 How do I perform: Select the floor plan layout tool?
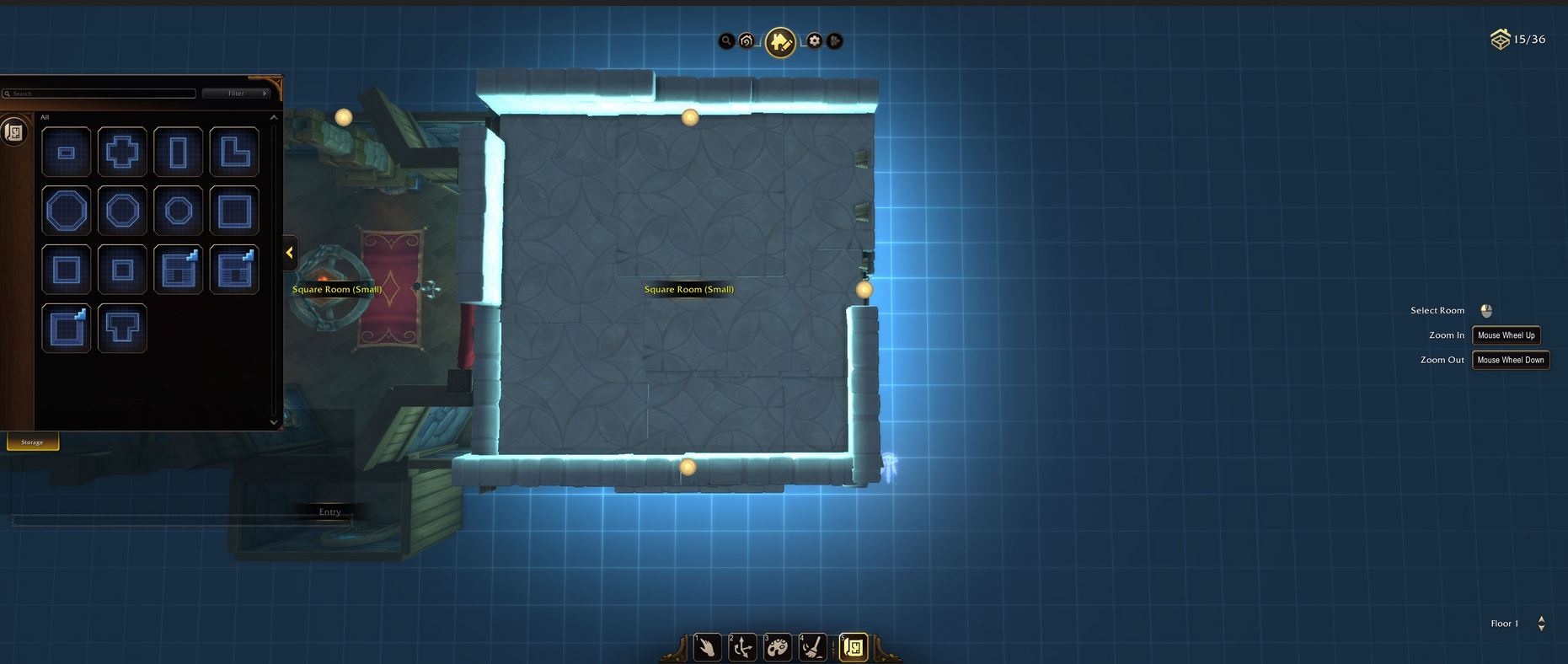pos(853,647)
